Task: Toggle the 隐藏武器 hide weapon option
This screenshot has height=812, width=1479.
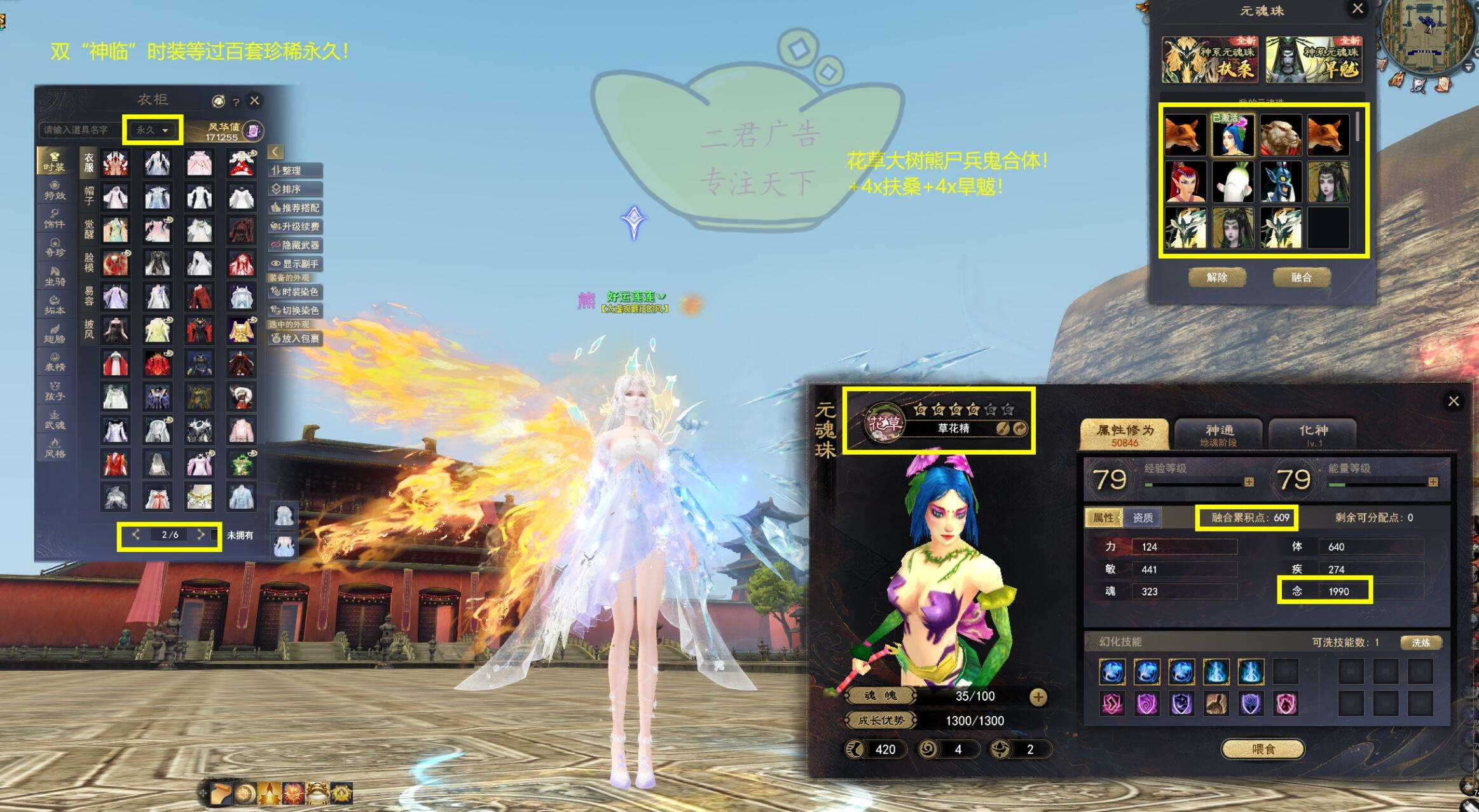Action: tap(295, 245)
